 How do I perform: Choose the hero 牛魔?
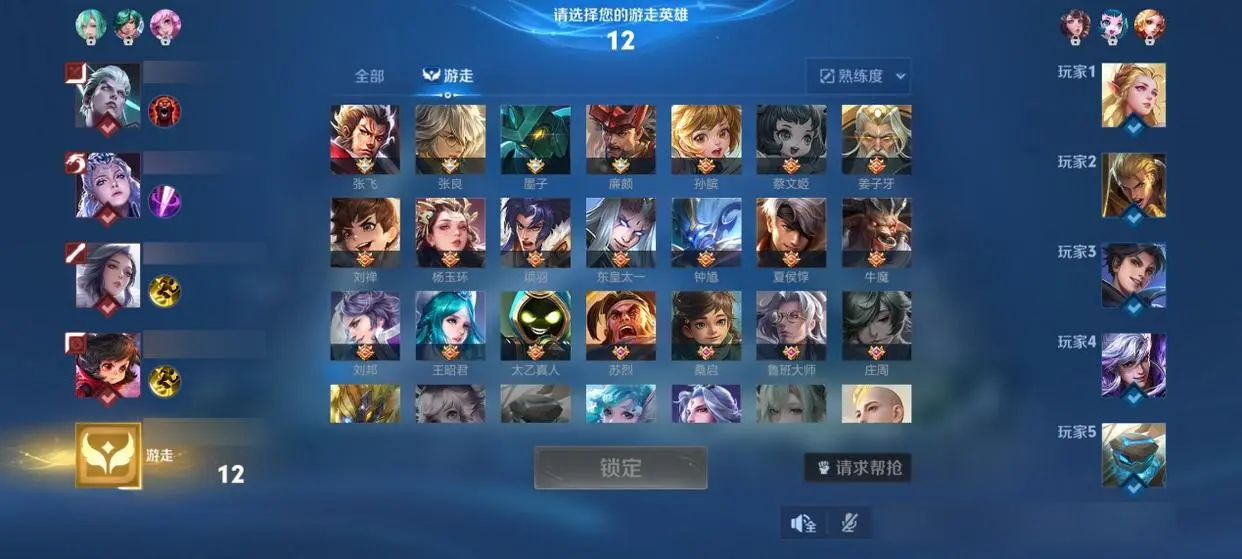(x=876, y=232)
